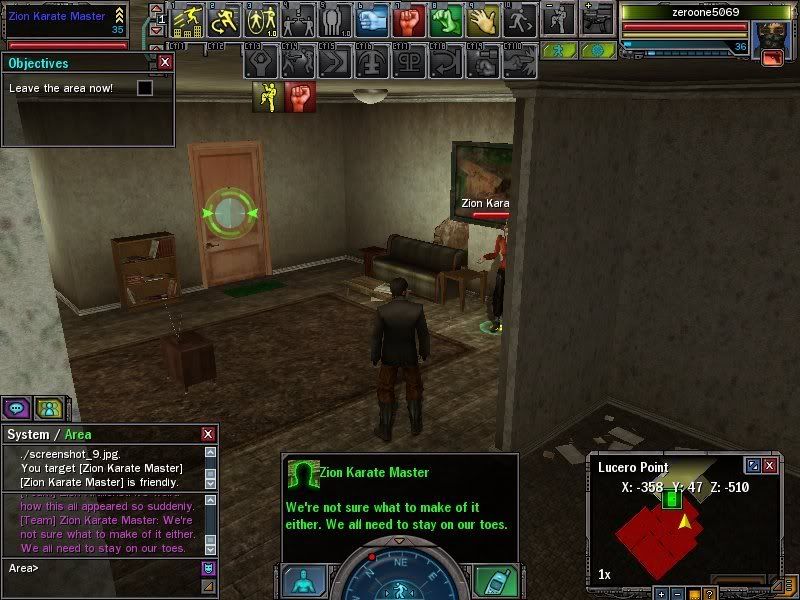Activate the blue fist ability

(372, 19)
